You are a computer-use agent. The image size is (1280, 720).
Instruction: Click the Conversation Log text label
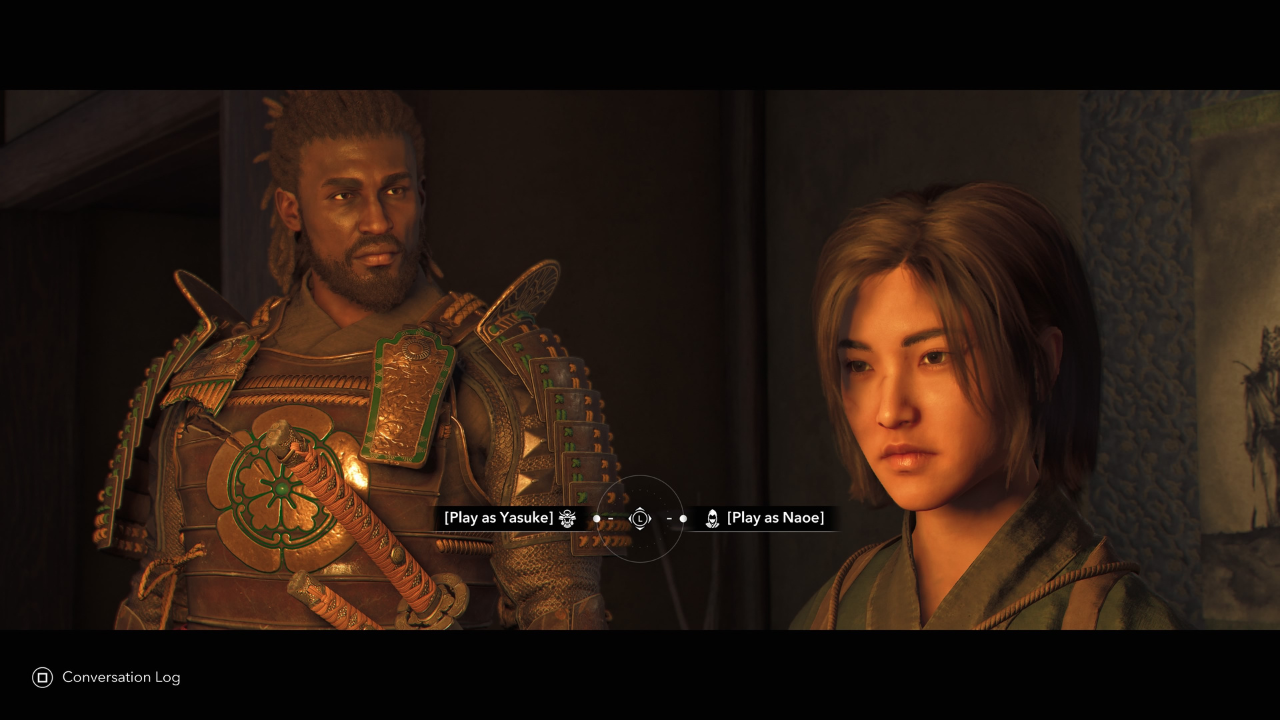click(120, 677)
